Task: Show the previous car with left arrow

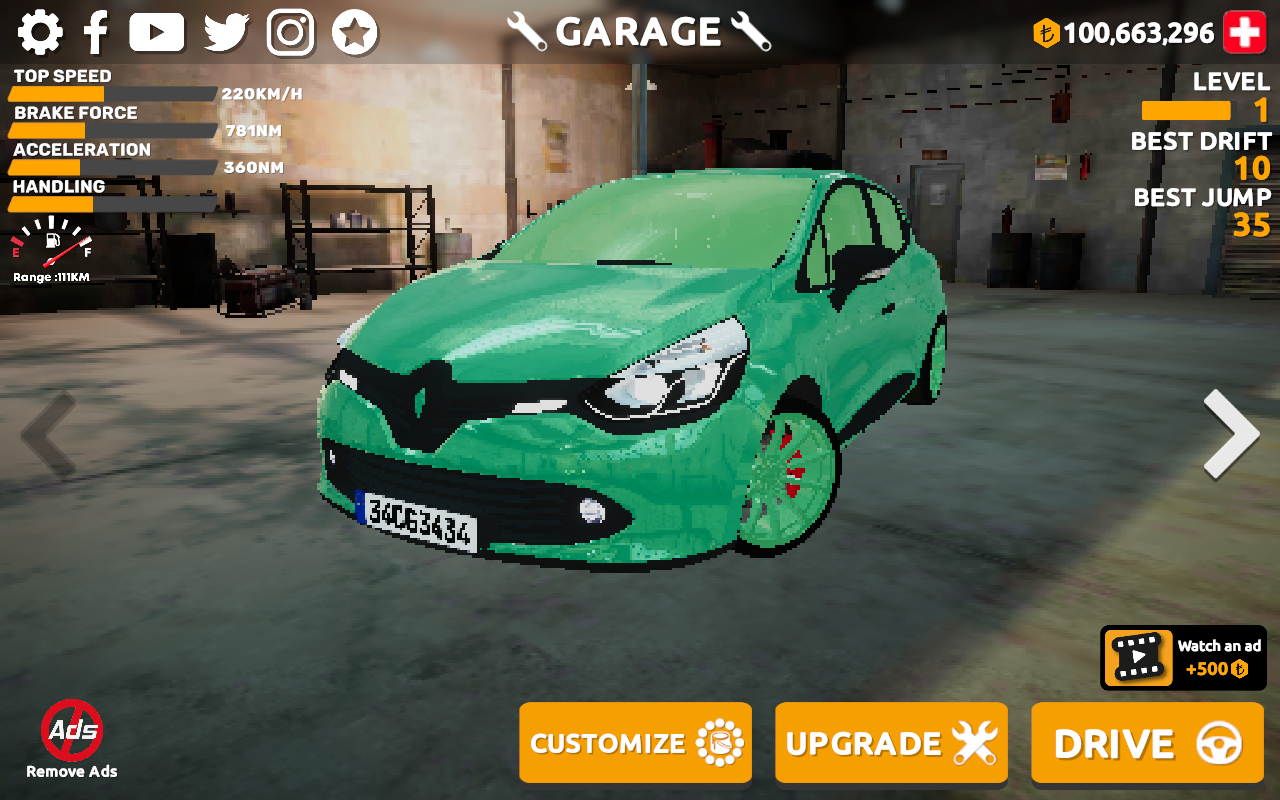Action: [48, 434]
